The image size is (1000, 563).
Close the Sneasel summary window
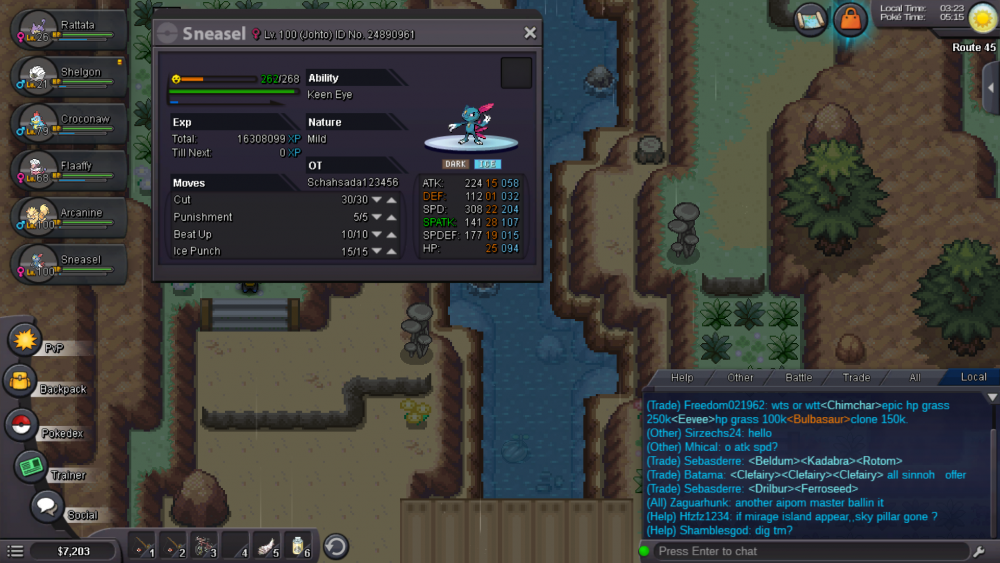click(530, 33)
